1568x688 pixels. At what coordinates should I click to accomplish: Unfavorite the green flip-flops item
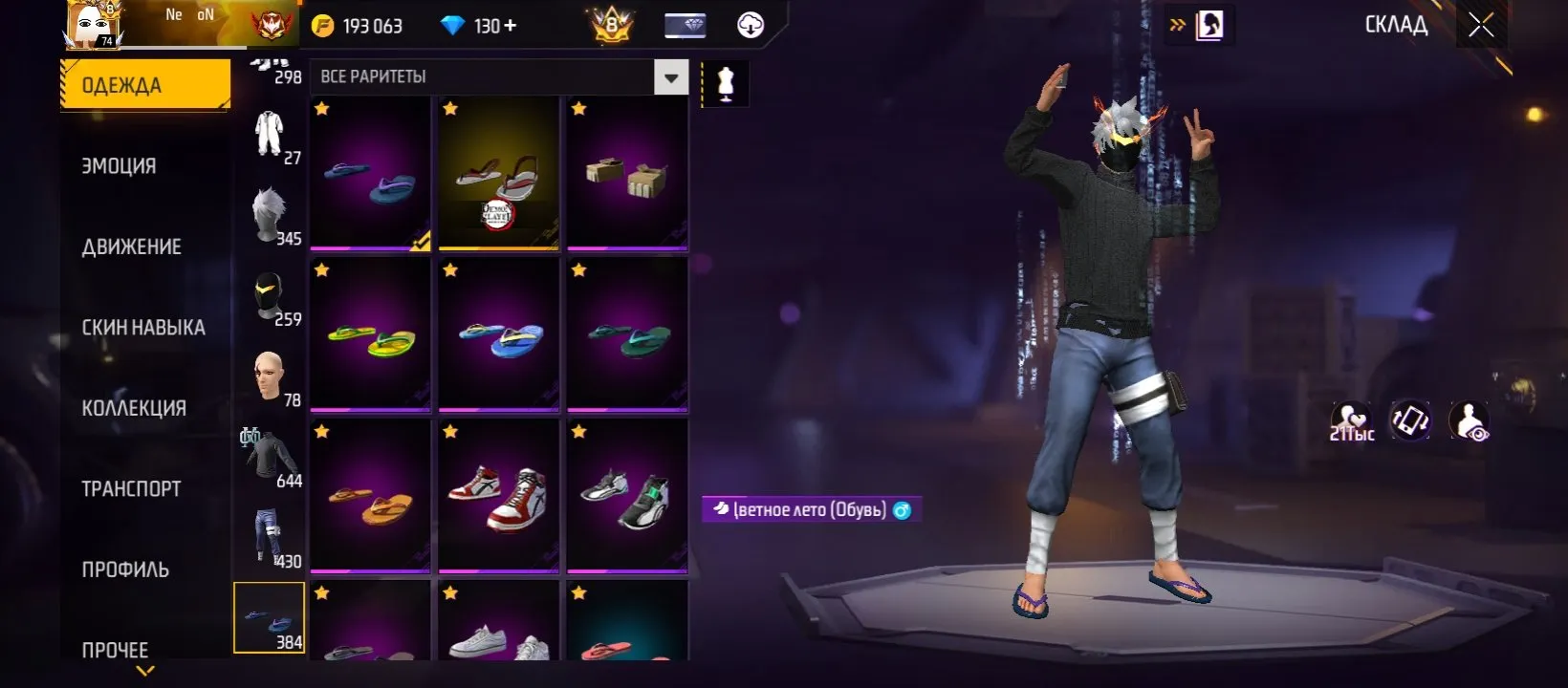click(579, 270)
